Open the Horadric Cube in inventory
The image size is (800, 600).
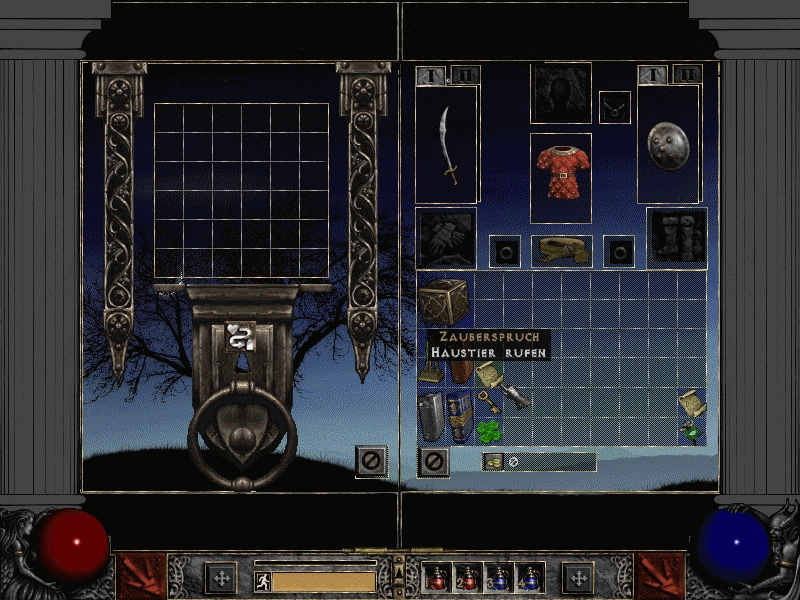(x=445, y=300)
